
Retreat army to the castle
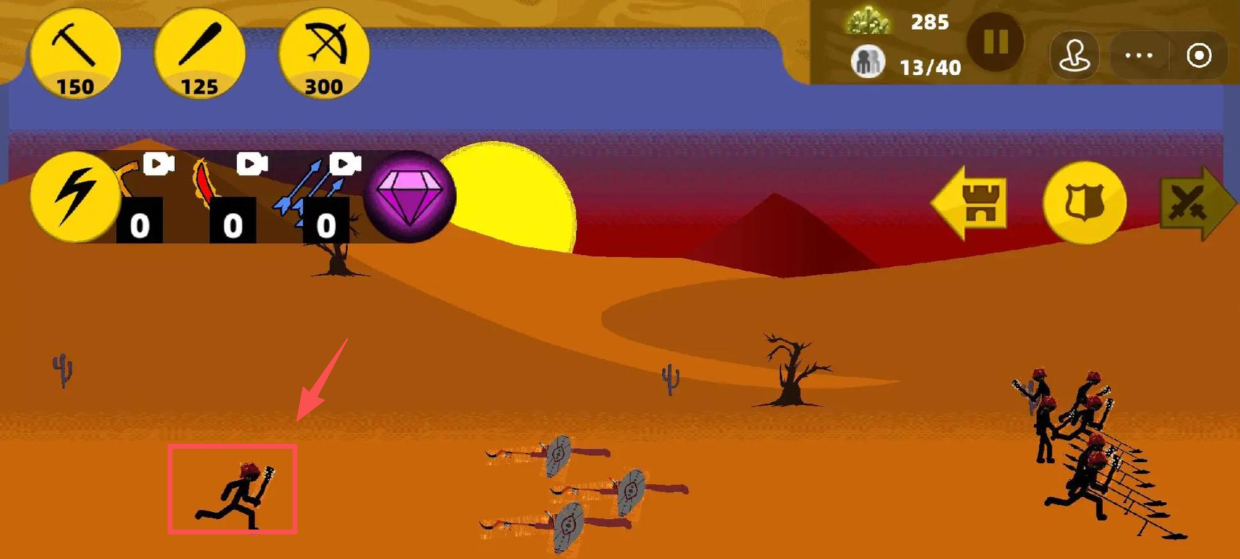click(969, 203)
